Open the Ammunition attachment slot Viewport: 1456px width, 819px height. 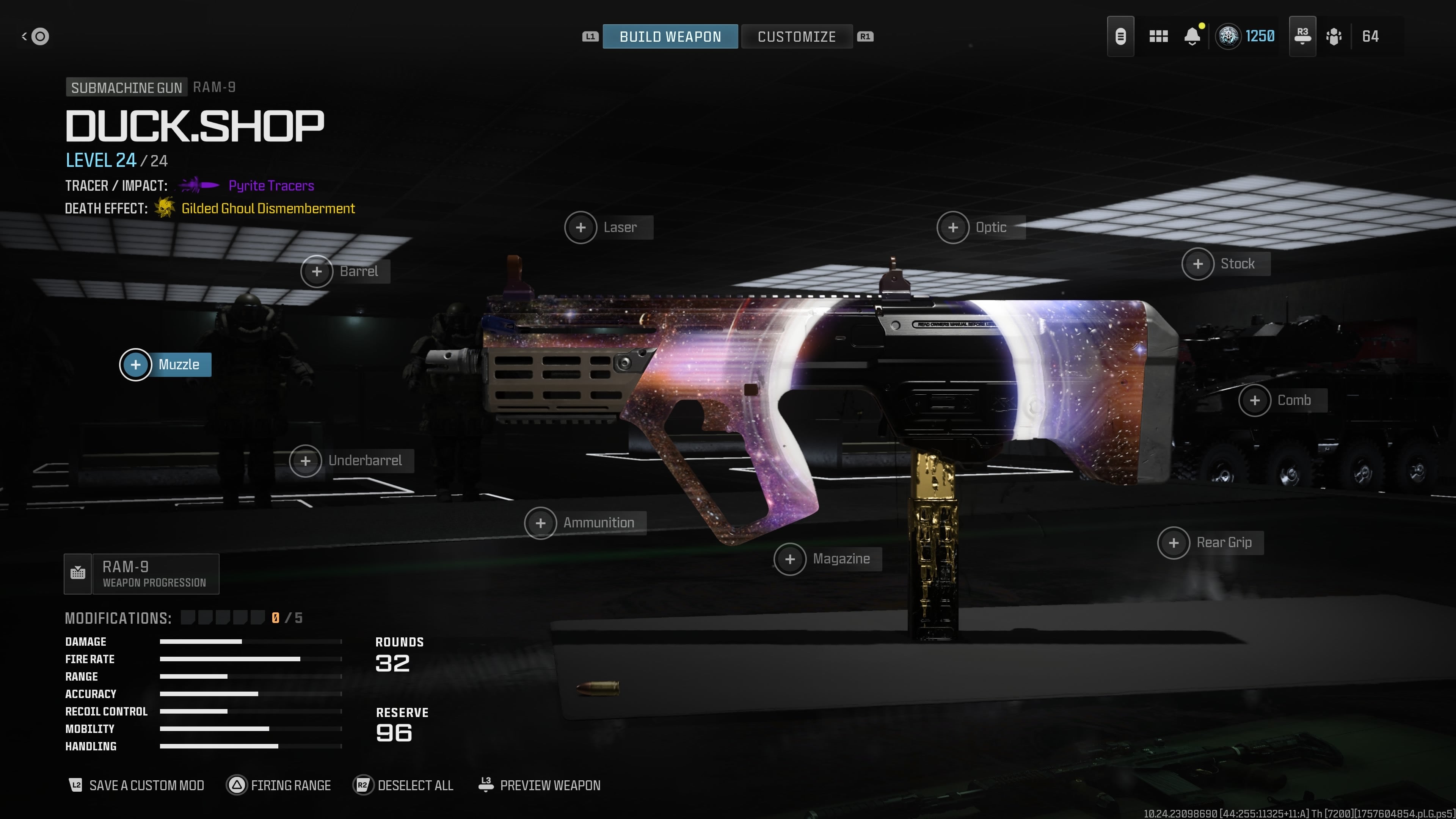click(585, 523)
